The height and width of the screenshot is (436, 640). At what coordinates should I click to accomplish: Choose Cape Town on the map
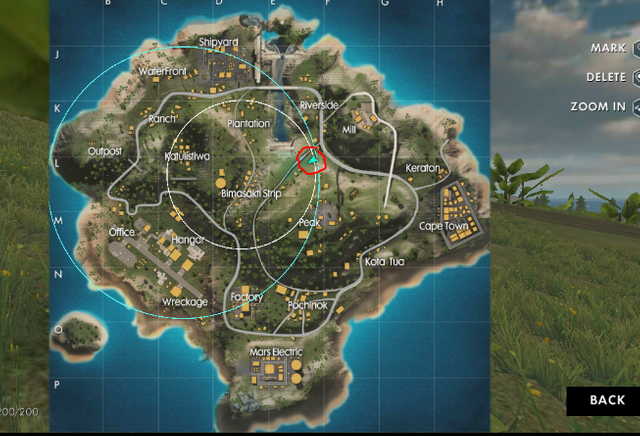[x=443, y=226]
